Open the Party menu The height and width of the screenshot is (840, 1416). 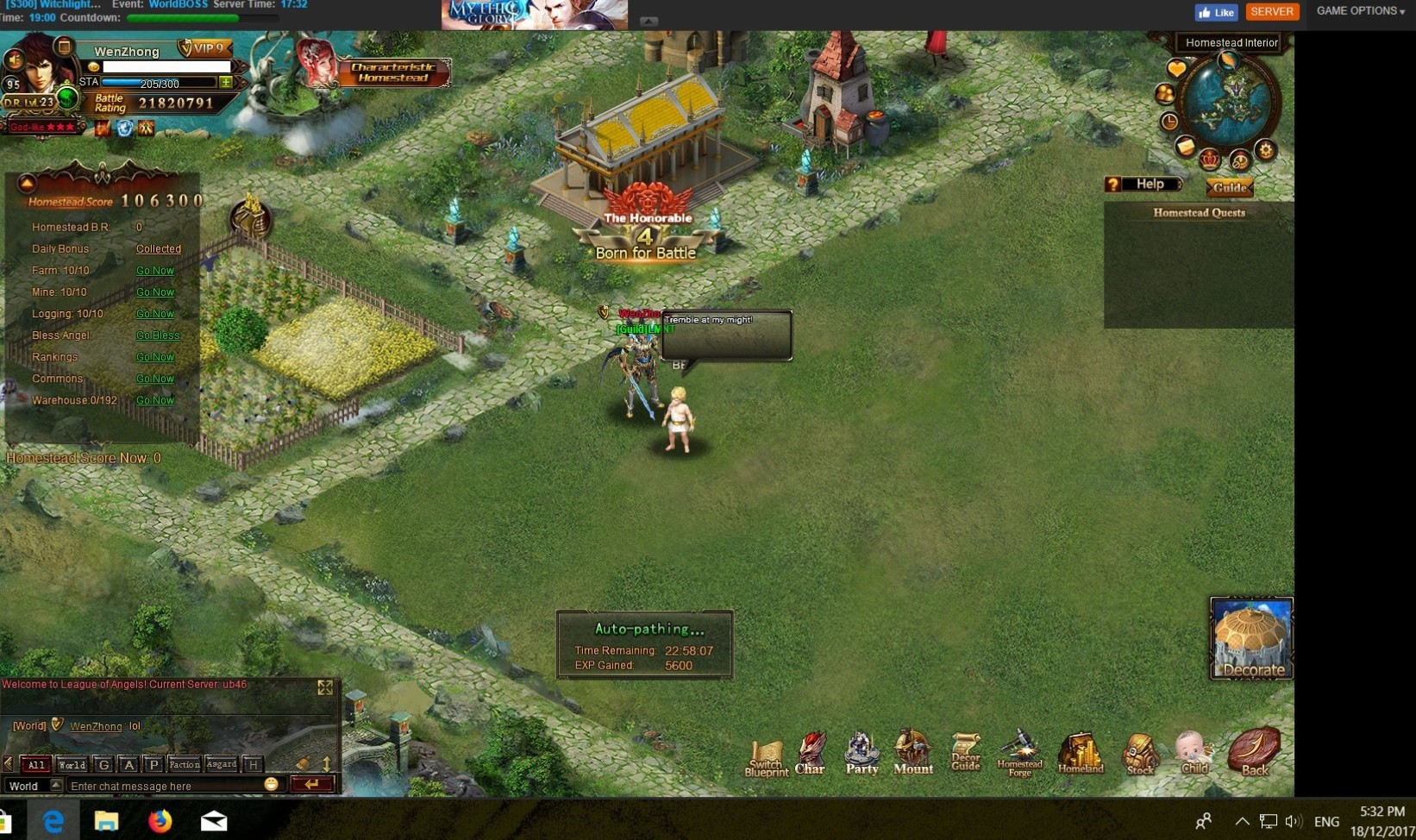pyautogui.click(x=862, y=752)
